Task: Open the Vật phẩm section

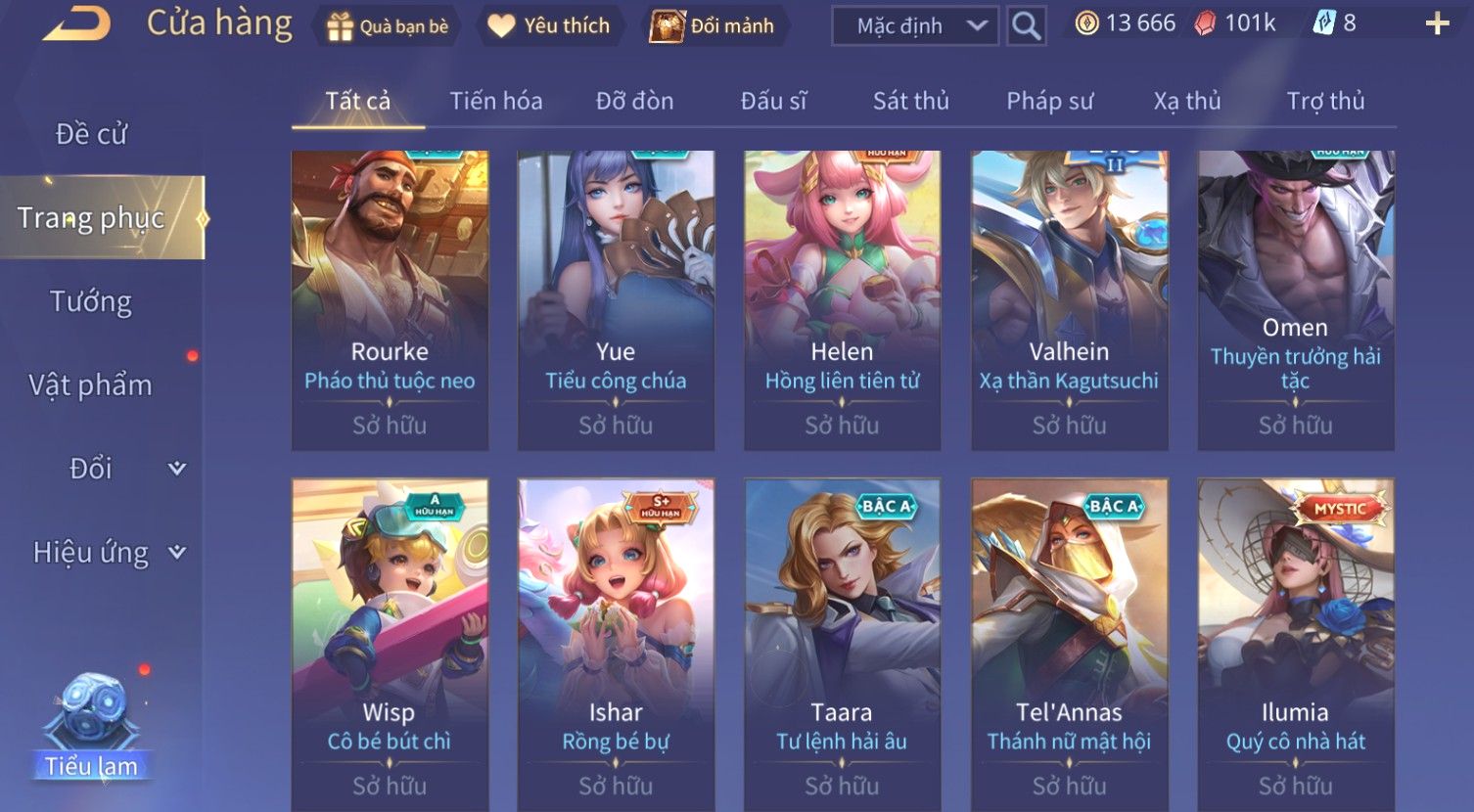Action: [x=91, y=385]
